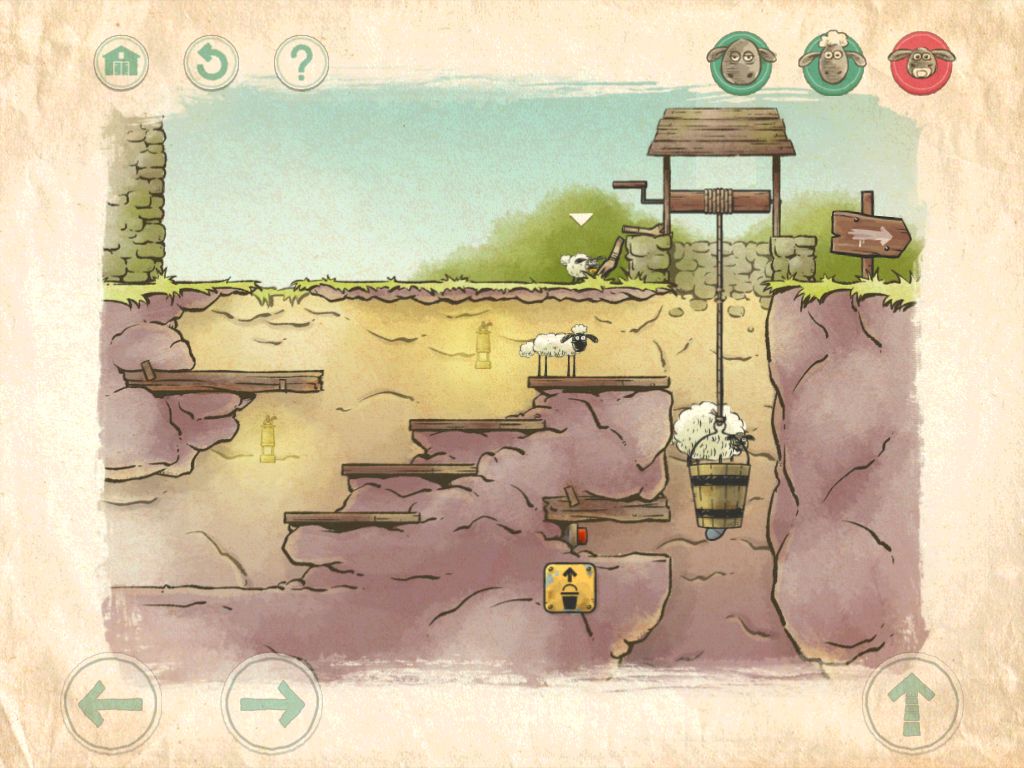Return to the home barn menu

click(x=121, y=63)
